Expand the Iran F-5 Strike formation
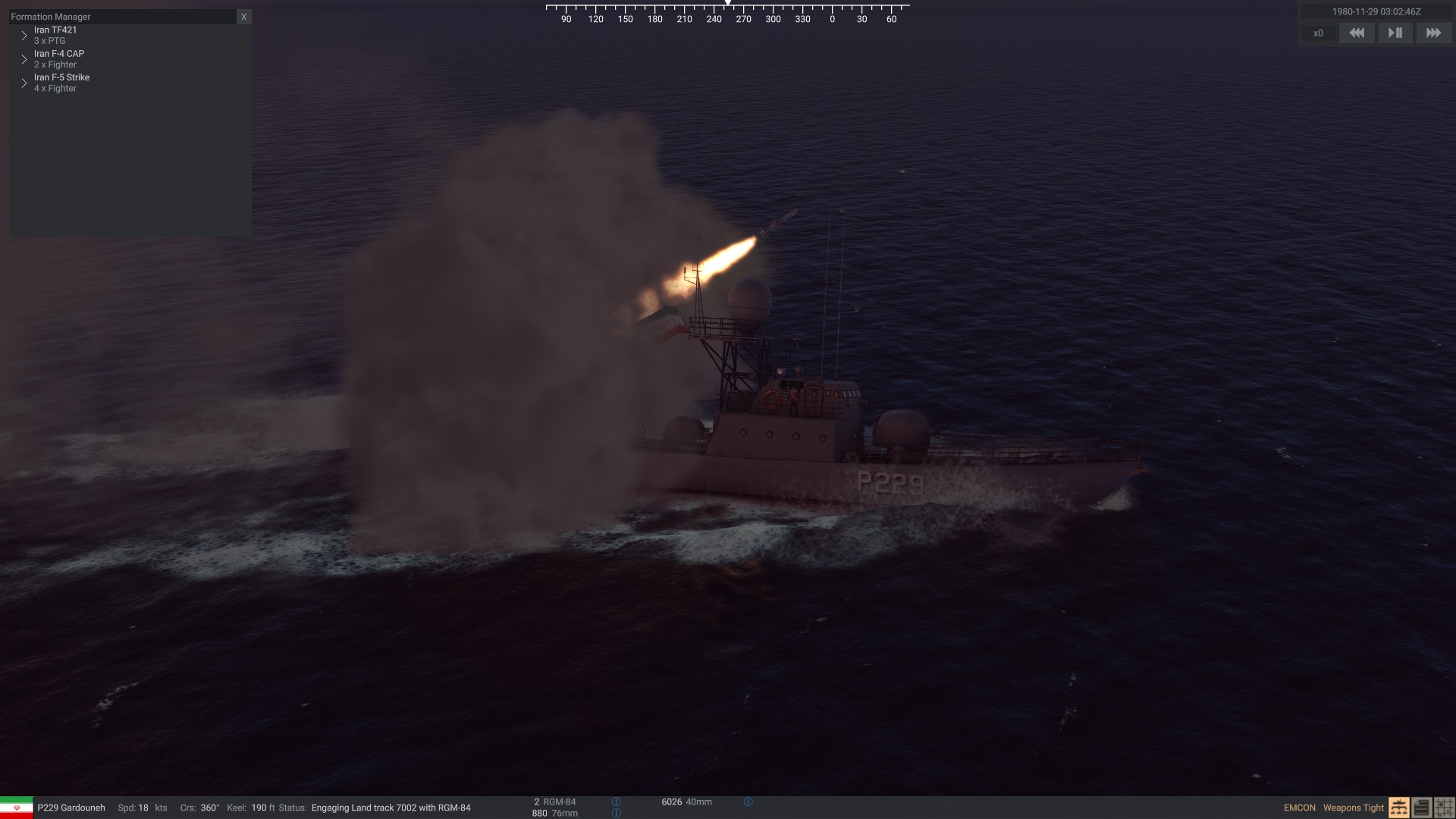The height and width of the screenshot is (819, 1456). (24, 83)
